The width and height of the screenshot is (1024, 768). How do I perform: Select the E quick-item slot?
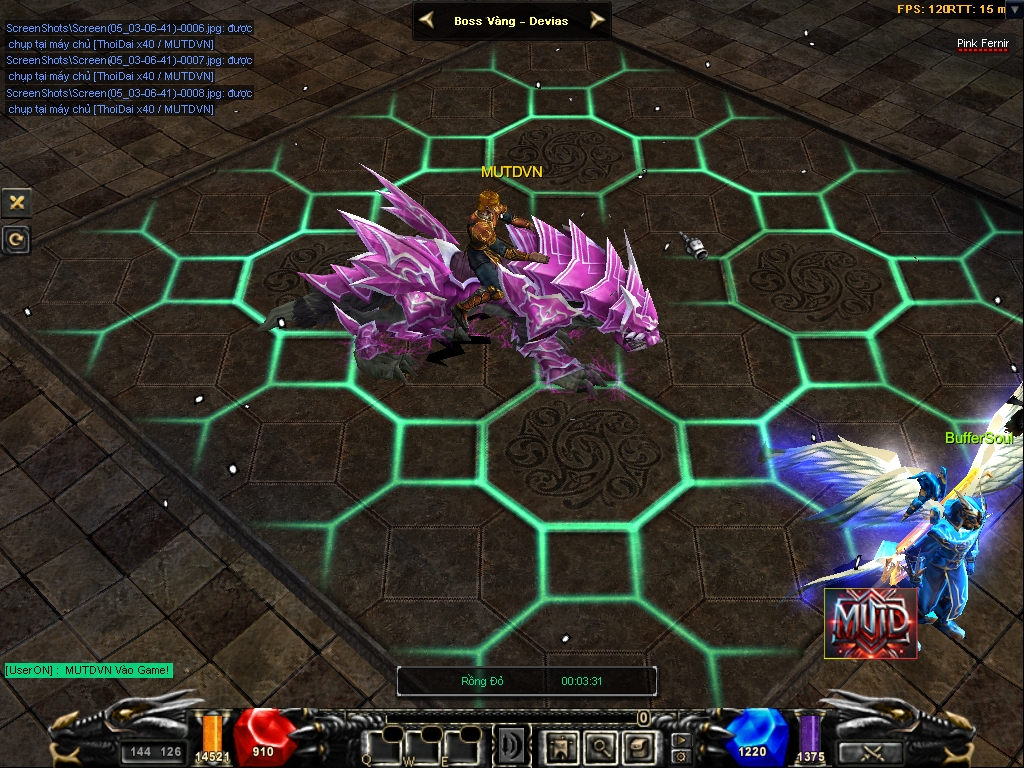tap(464, 746)
